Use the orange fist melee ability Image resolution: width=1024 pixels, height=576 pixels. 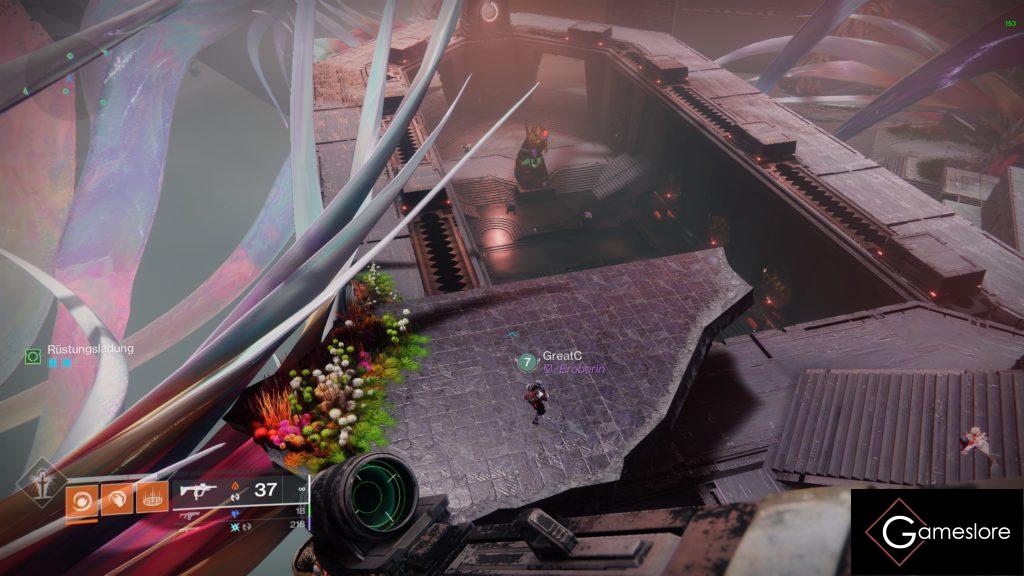[116, 498]
